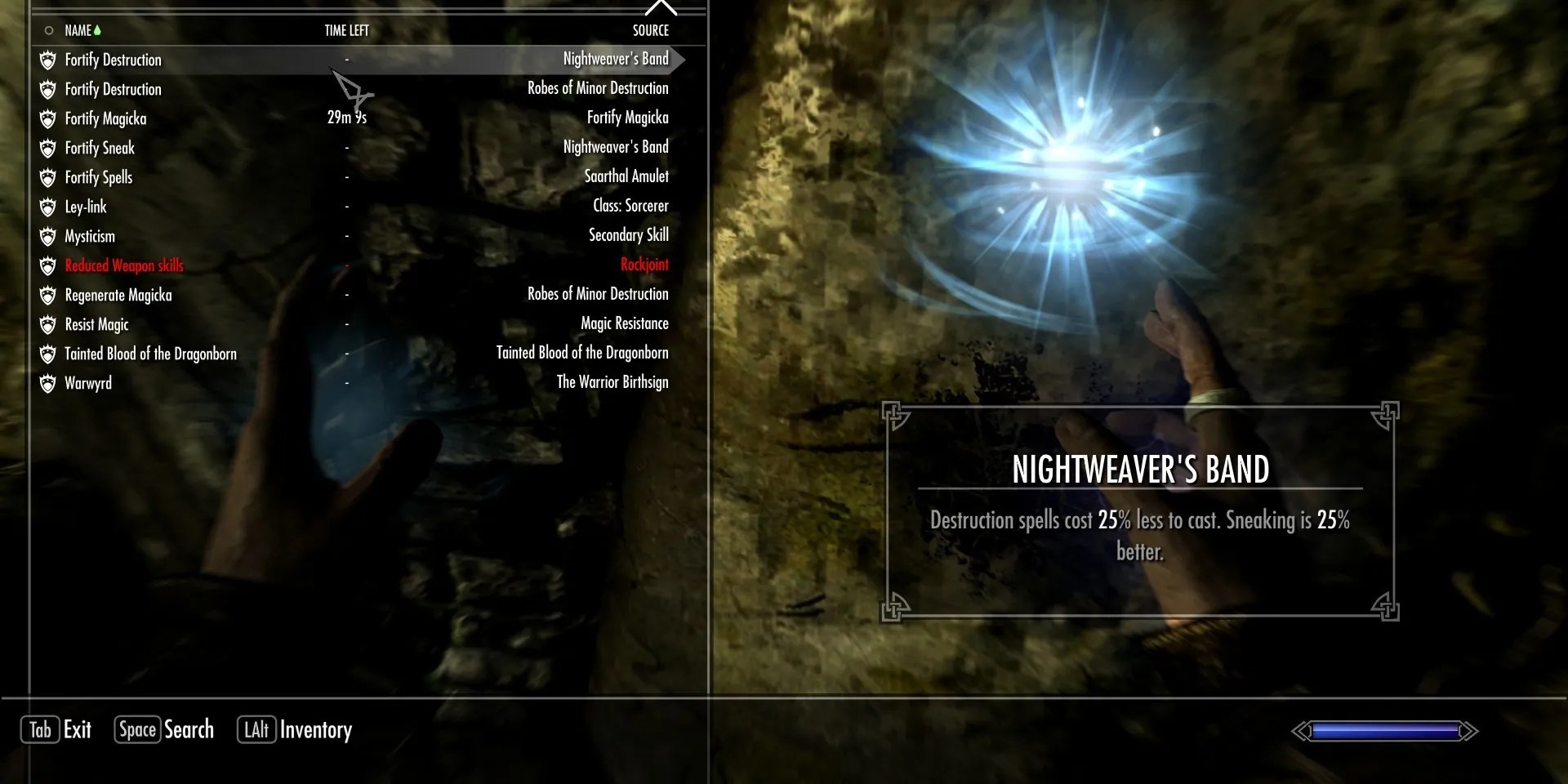Open sorting via the SOURCE column header
Image resolution: width=1568 pixels, height=784 pixels.
651,30
